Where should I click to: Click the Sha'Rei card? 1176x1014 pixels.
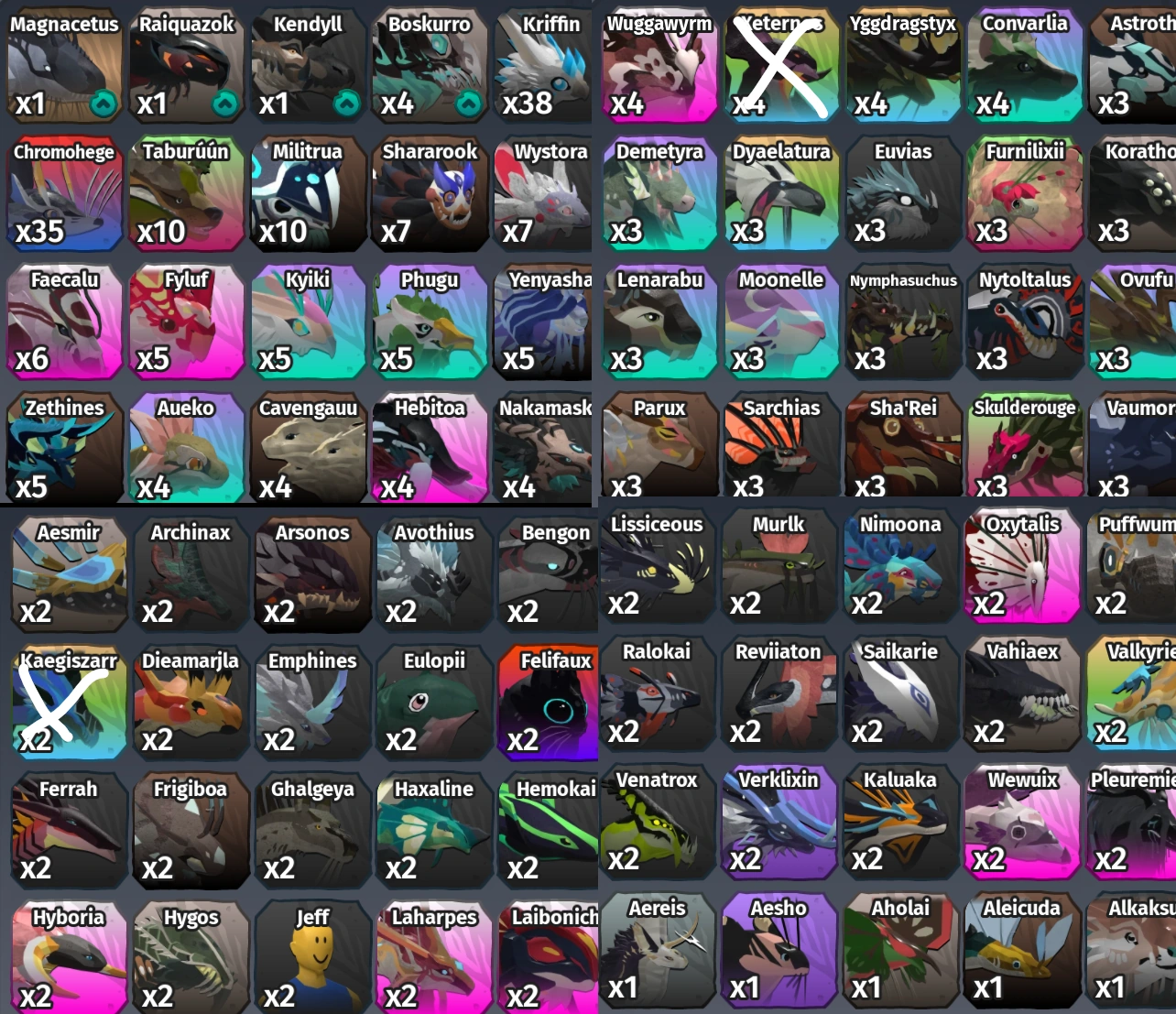902,446
